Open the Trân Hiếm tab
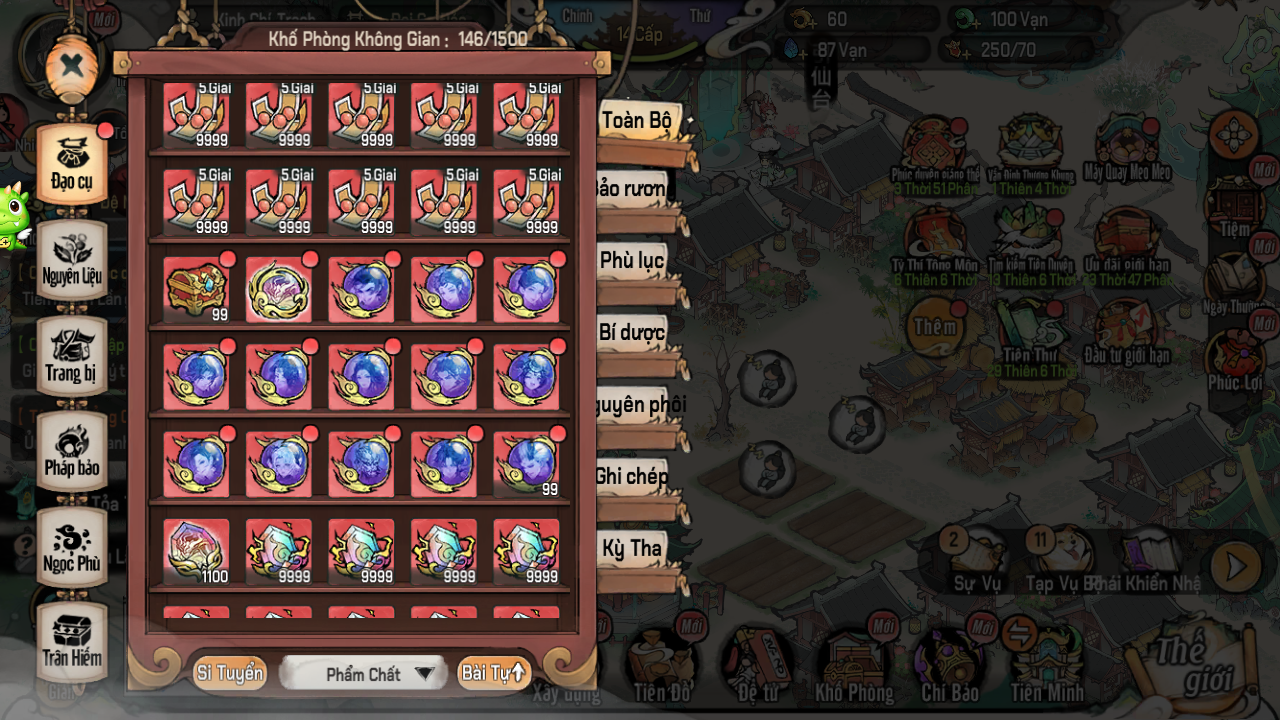 (72, 640)
